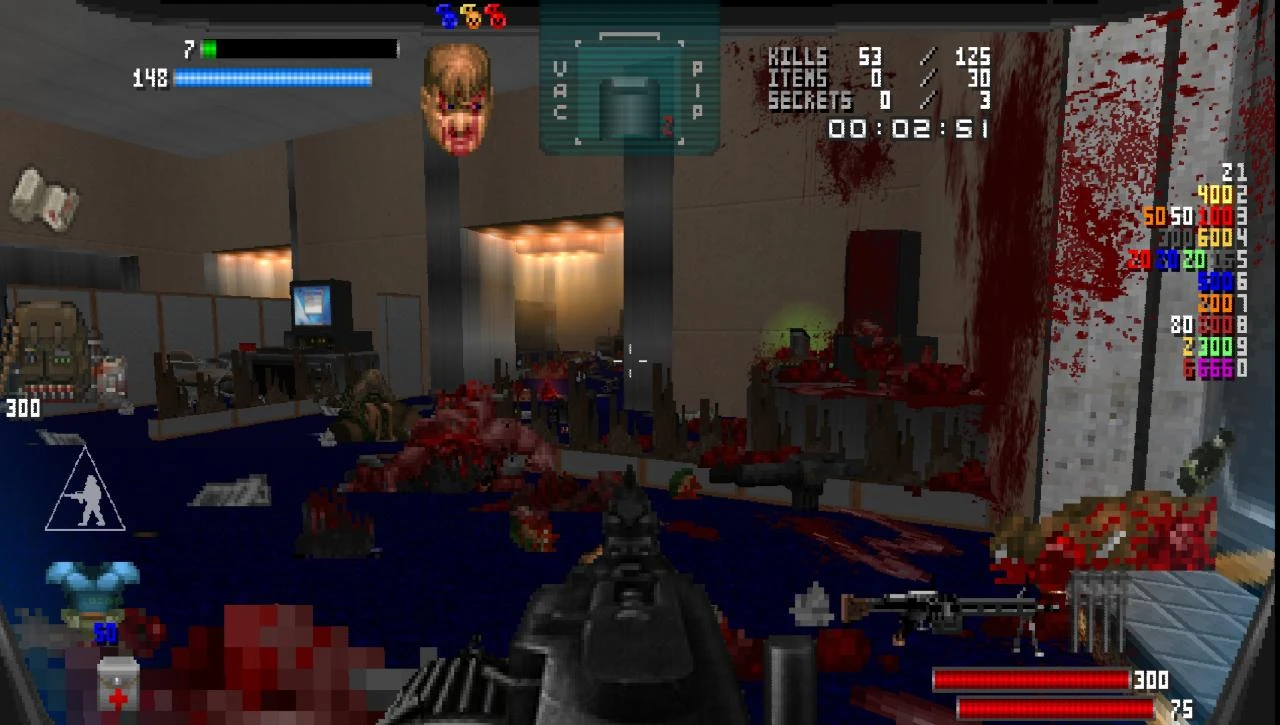This screenshot has height=725, width=1280.
Task: Select the yellow skull key icon
Action: pos(470,17)
